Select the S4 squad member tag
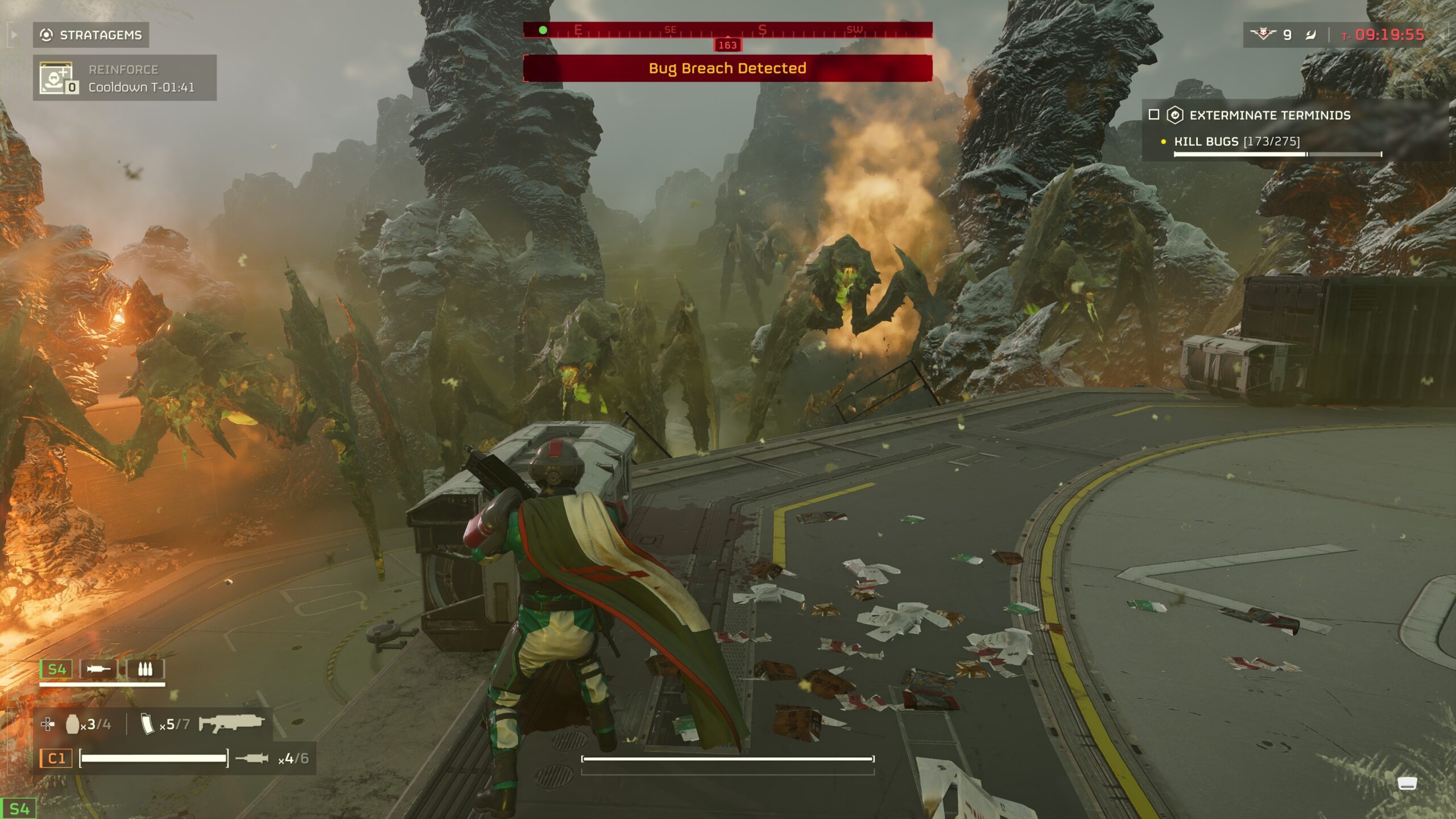1456x819 pixels. point(56,669)
